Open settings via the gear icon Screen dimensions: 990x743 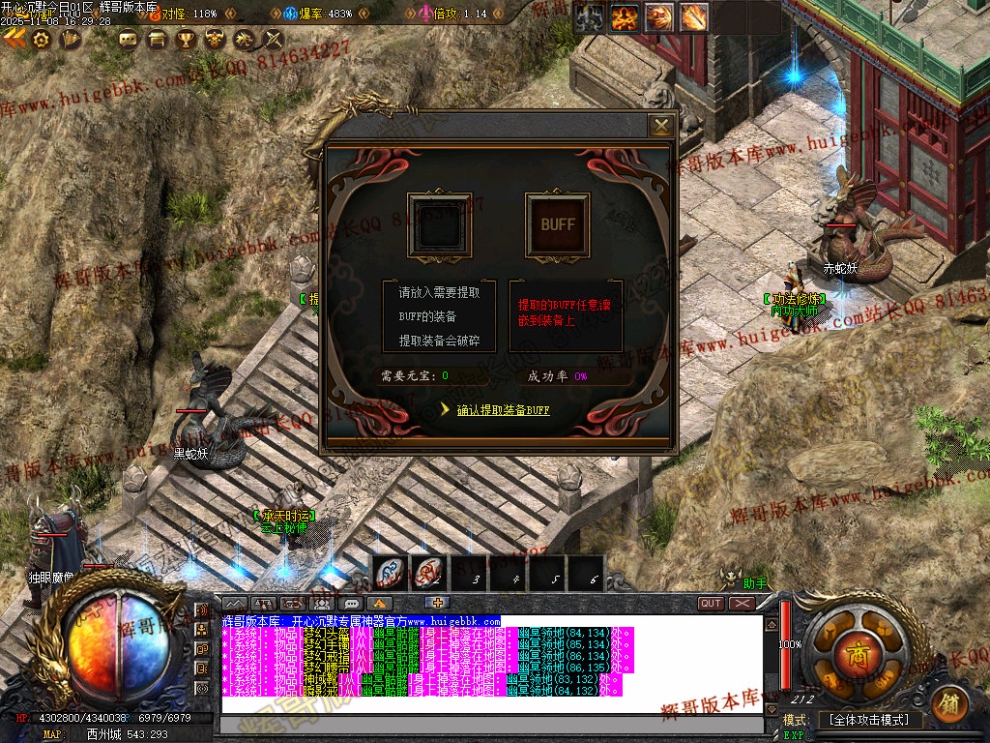[x=41, y=39]
